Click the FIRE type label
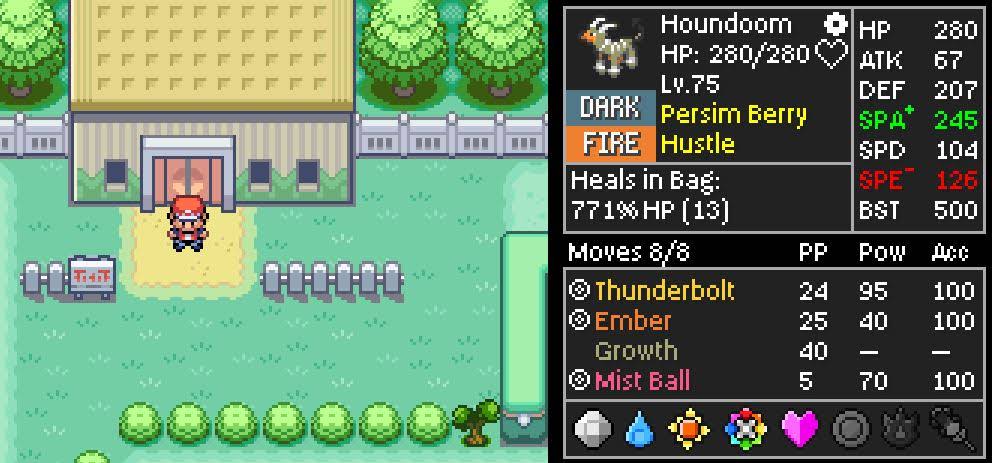Image resolution: width=992 pixels, height=463 pixels. [610, 143]
